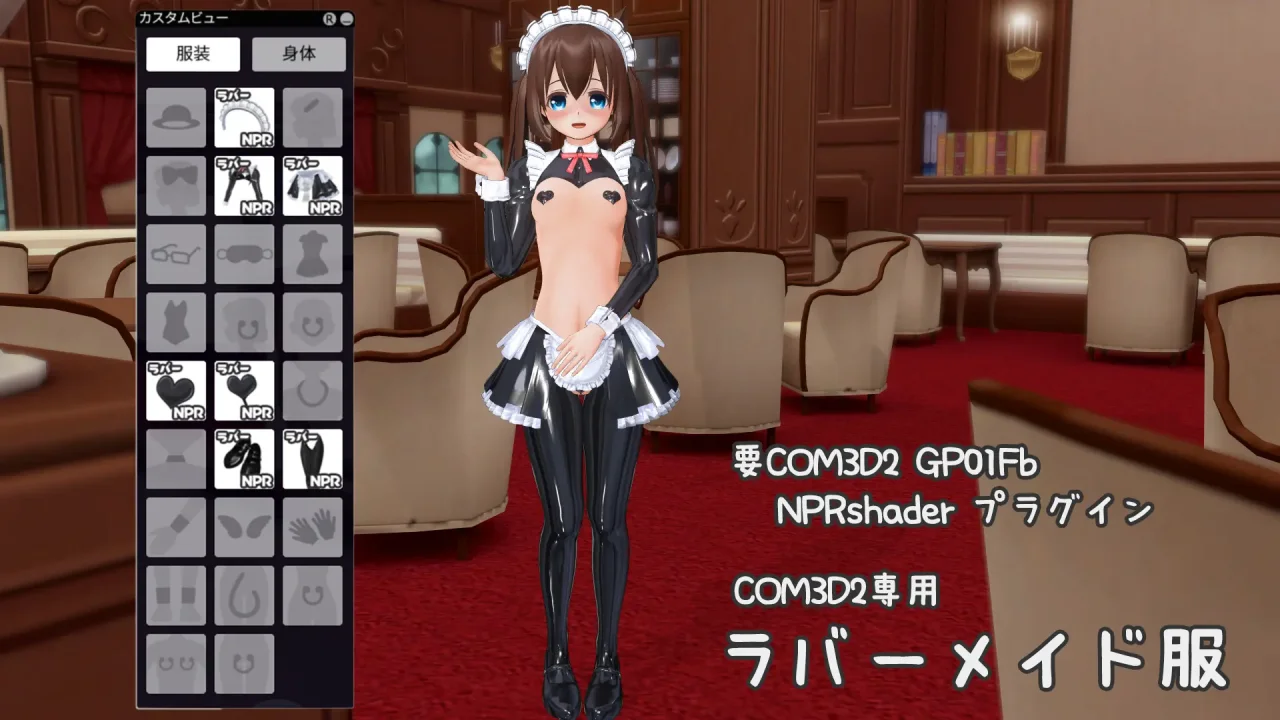Toggle the choker necklace slot
The image size is (1280, 720).
(313, 390)
